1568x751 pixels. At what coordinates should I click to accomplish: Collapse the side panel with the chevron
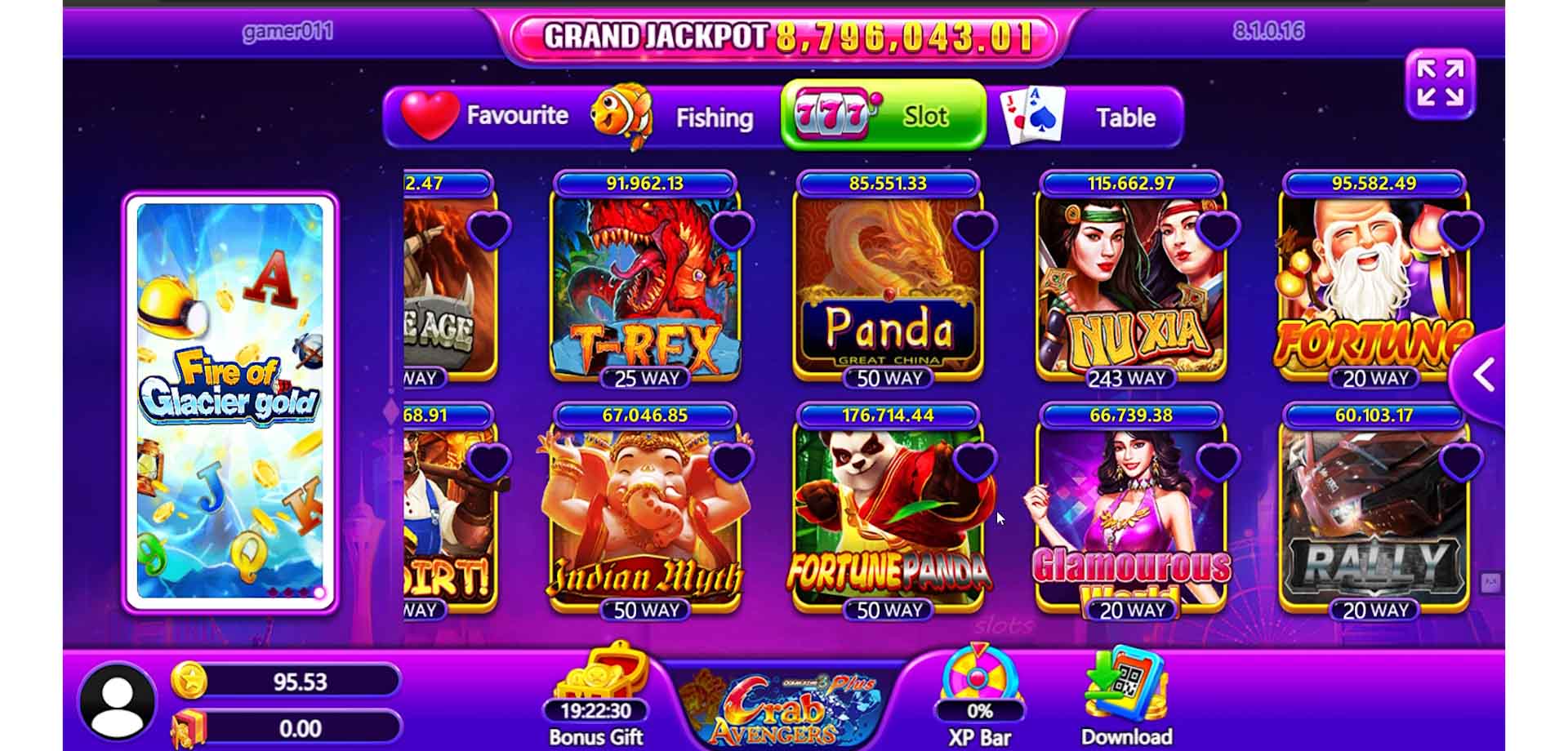pyautogui.click(x=1482, y=374)
